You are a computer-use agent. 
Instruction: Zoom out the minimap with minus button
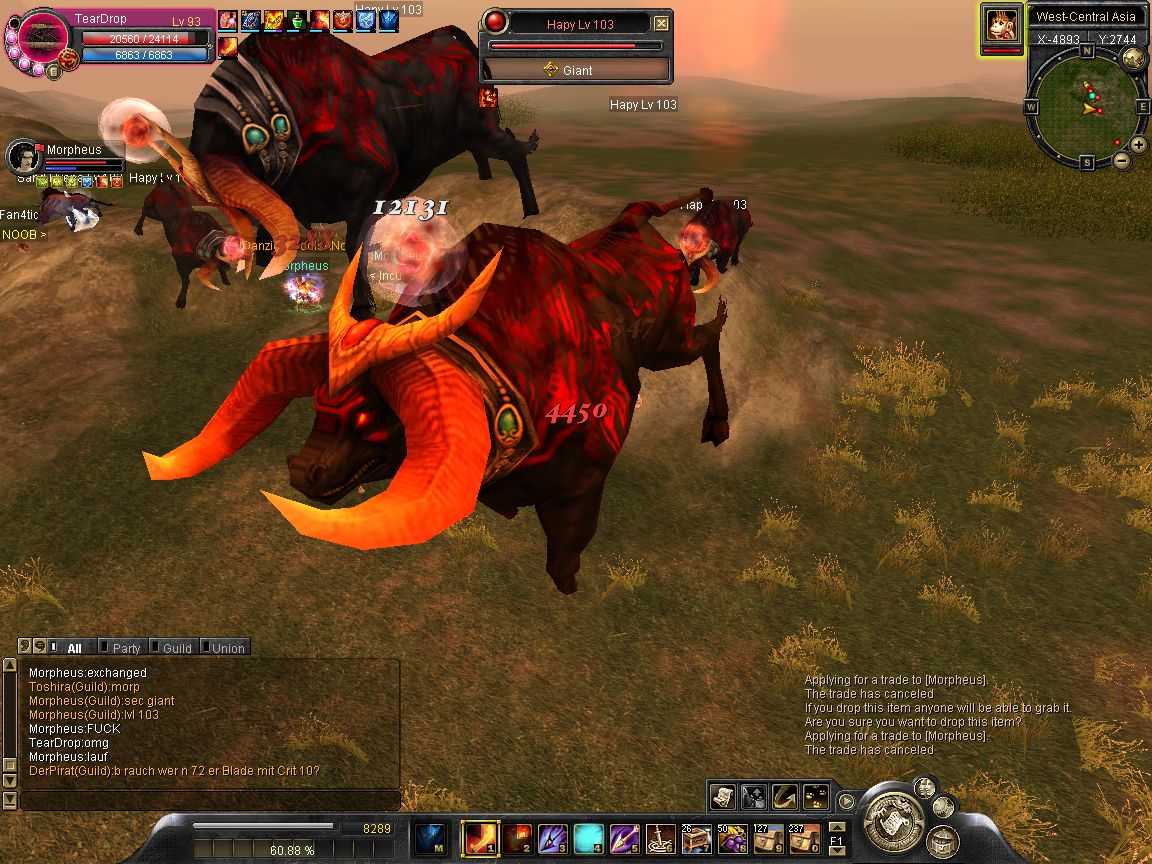point(1122,160)
